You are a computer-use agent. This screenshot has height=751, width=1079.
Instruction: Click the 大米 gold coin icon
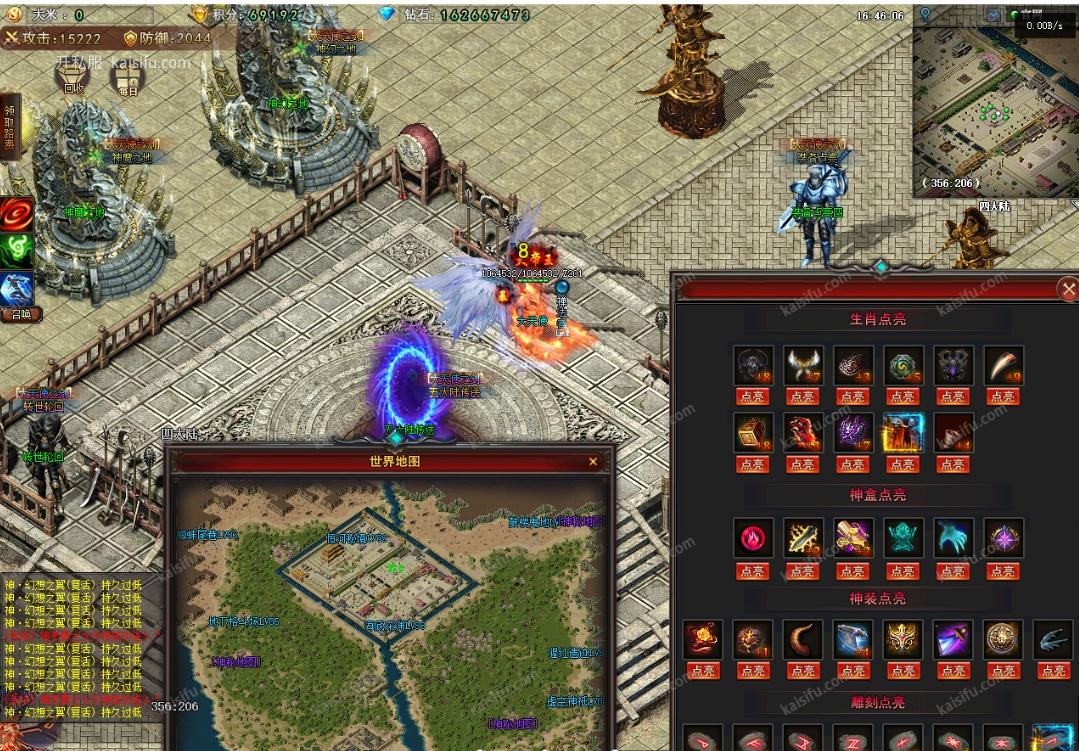(14, 15)
